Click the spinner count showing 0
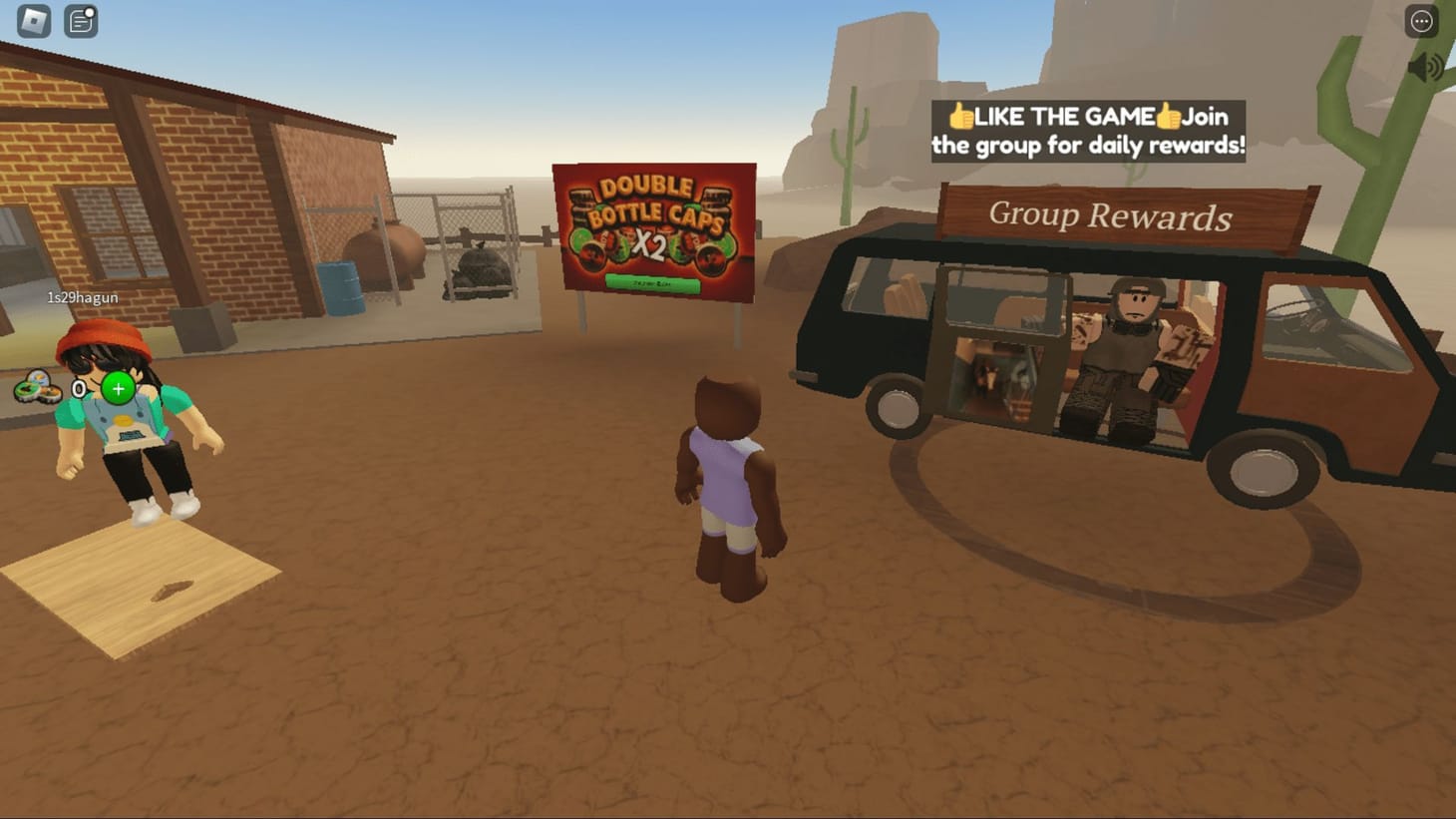Screen dimensions: 1456x819 click(x=79, y=389)
